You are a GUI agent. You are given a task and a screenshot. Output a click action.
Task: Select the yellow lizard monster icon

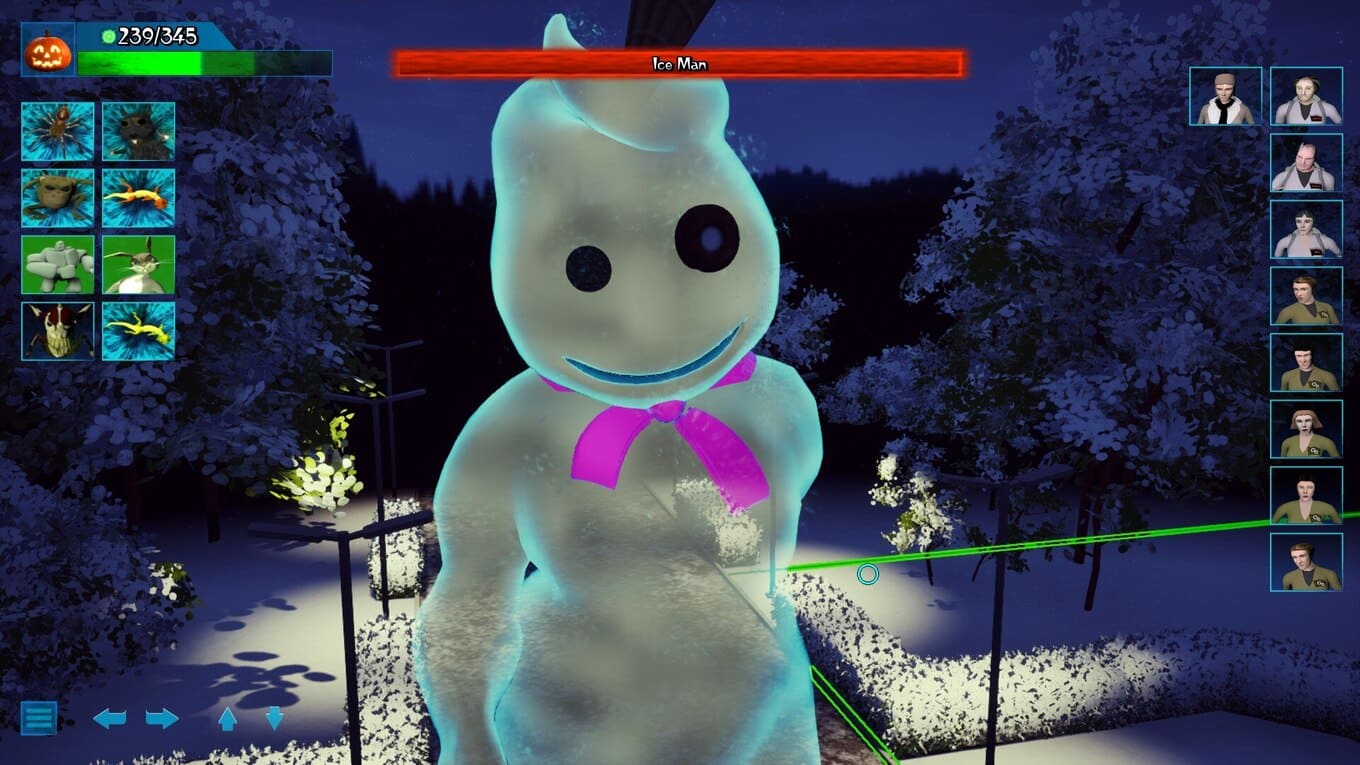click(138, 331)
